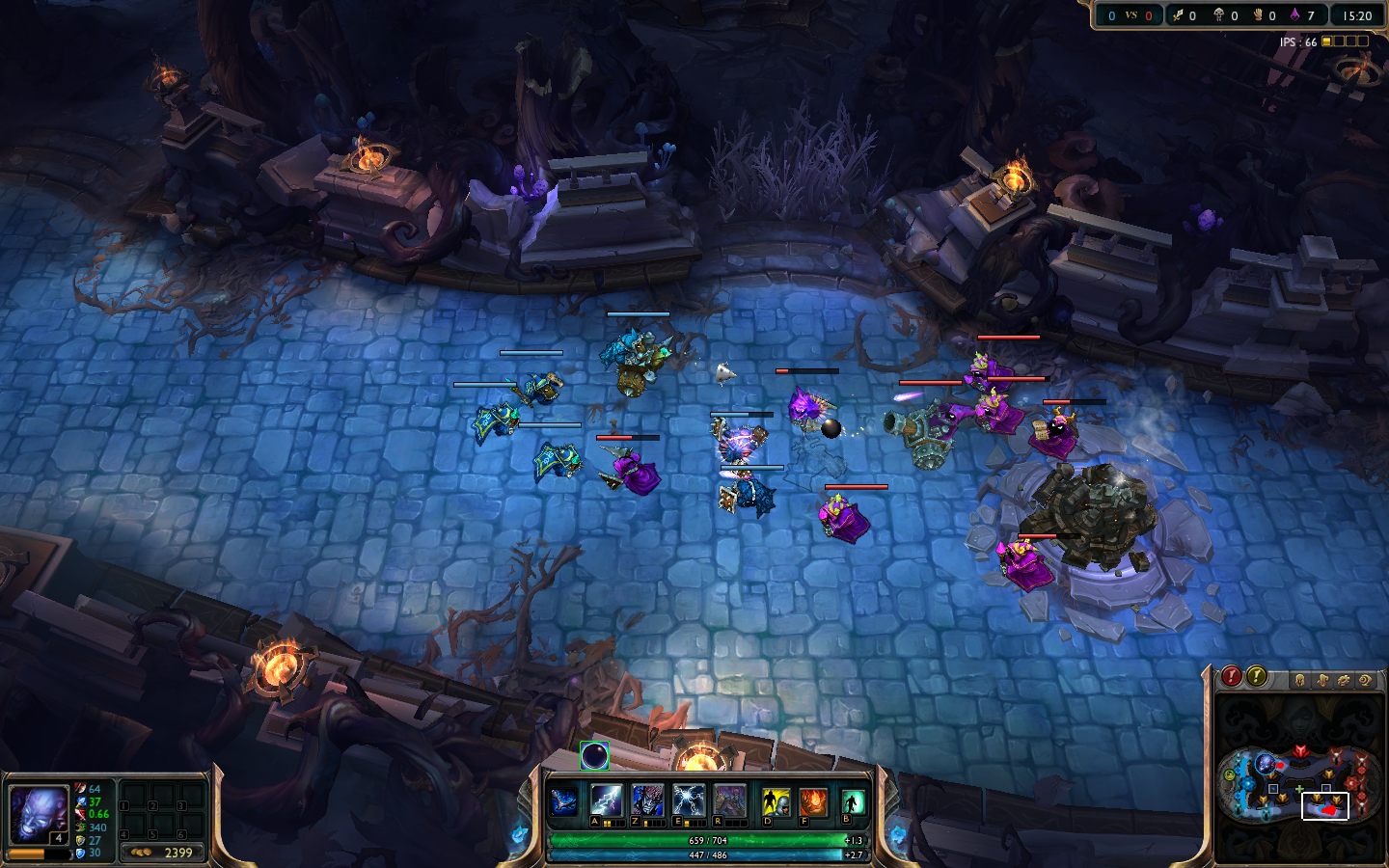Click the spiral button above the minimap
This screenshot has width=1389, height=868.
pos(1365,681)
